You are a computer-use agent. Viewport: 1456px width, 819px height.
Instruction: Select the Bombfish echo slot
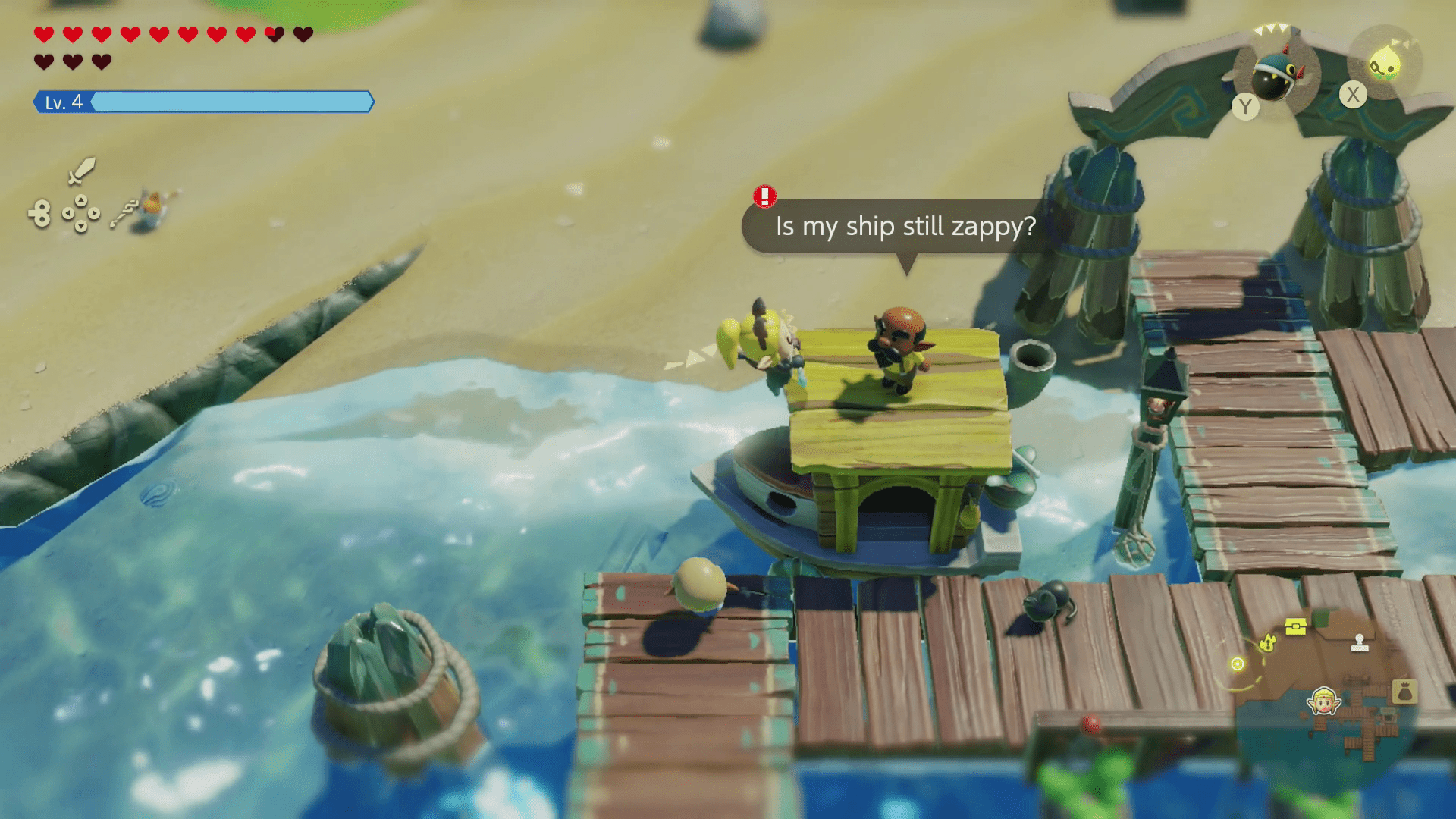[1278, 74]
